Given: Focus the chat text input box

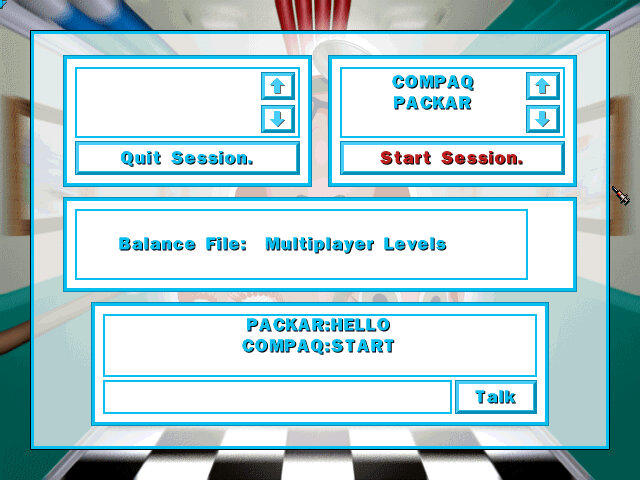Looking at the screenshot, I should click(x=277, y=397).
